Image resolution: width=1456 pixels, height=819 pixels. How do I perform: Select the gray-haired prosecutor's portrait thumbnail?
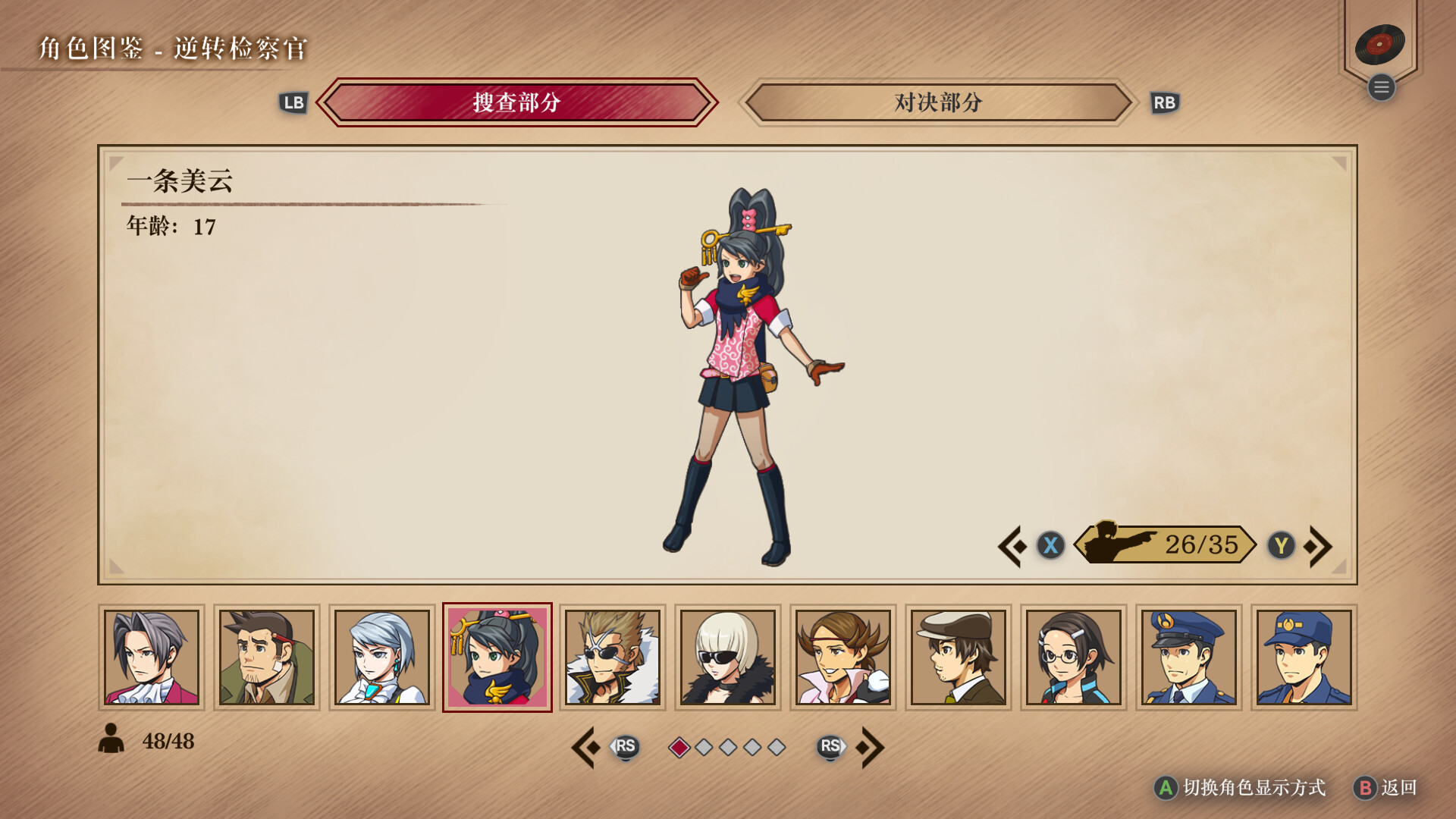click(x=151, y=657)
